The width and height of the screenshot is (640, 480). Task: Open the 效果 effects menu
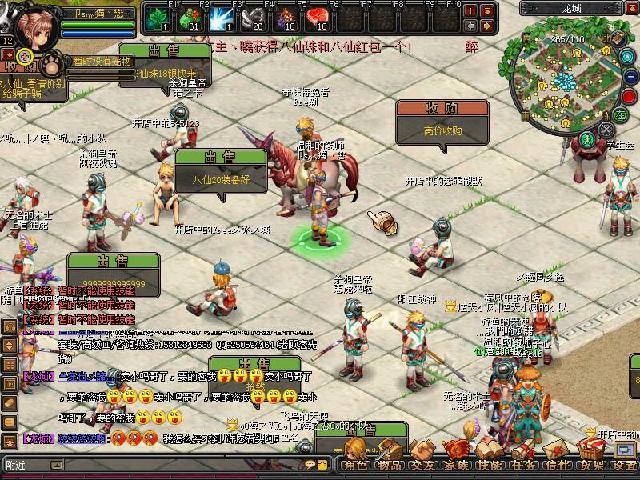[590, 464]
